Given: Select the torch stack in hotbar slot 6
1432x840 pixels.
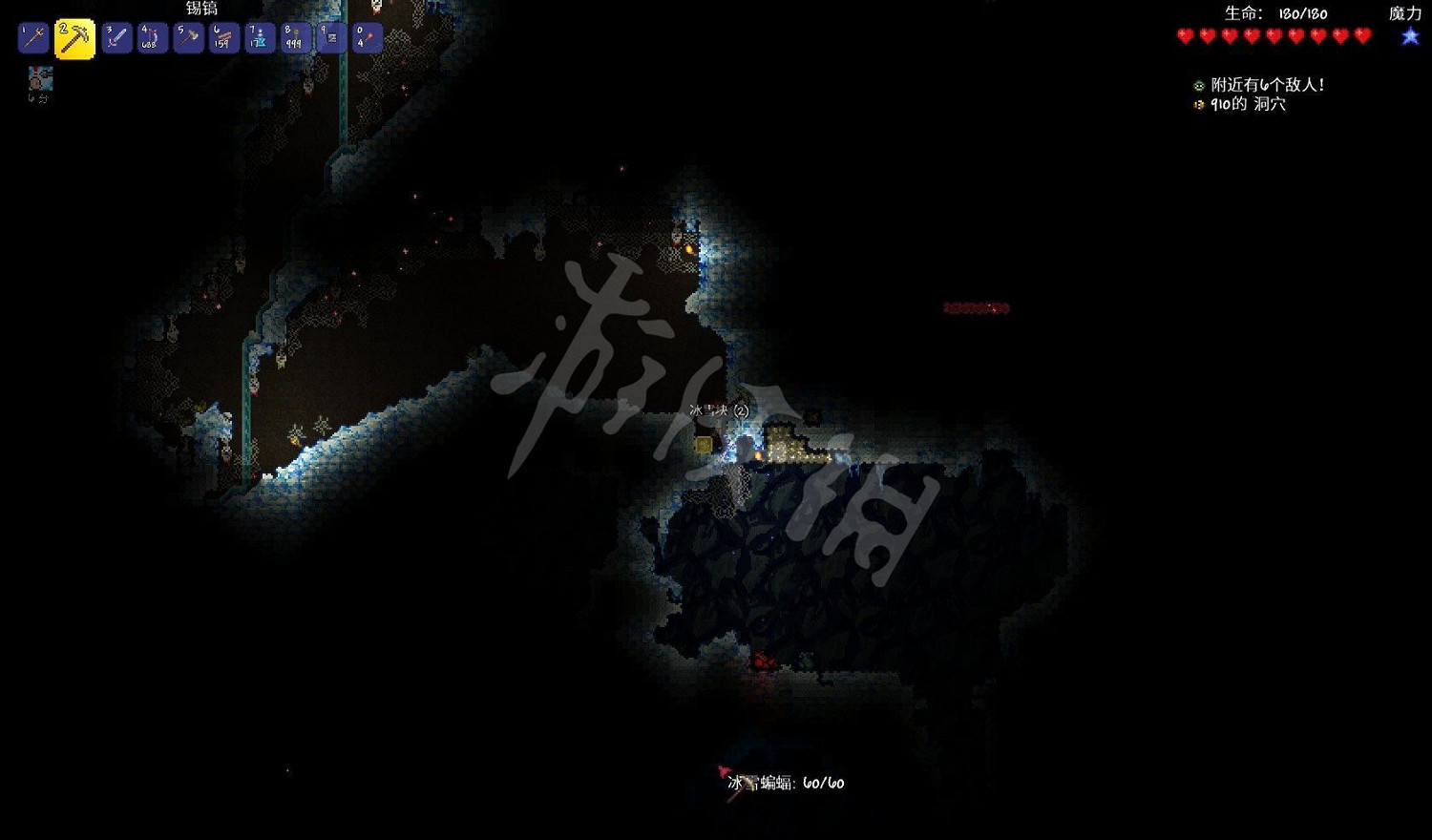Looking at the screenshot, I should [x=222, y=36].
